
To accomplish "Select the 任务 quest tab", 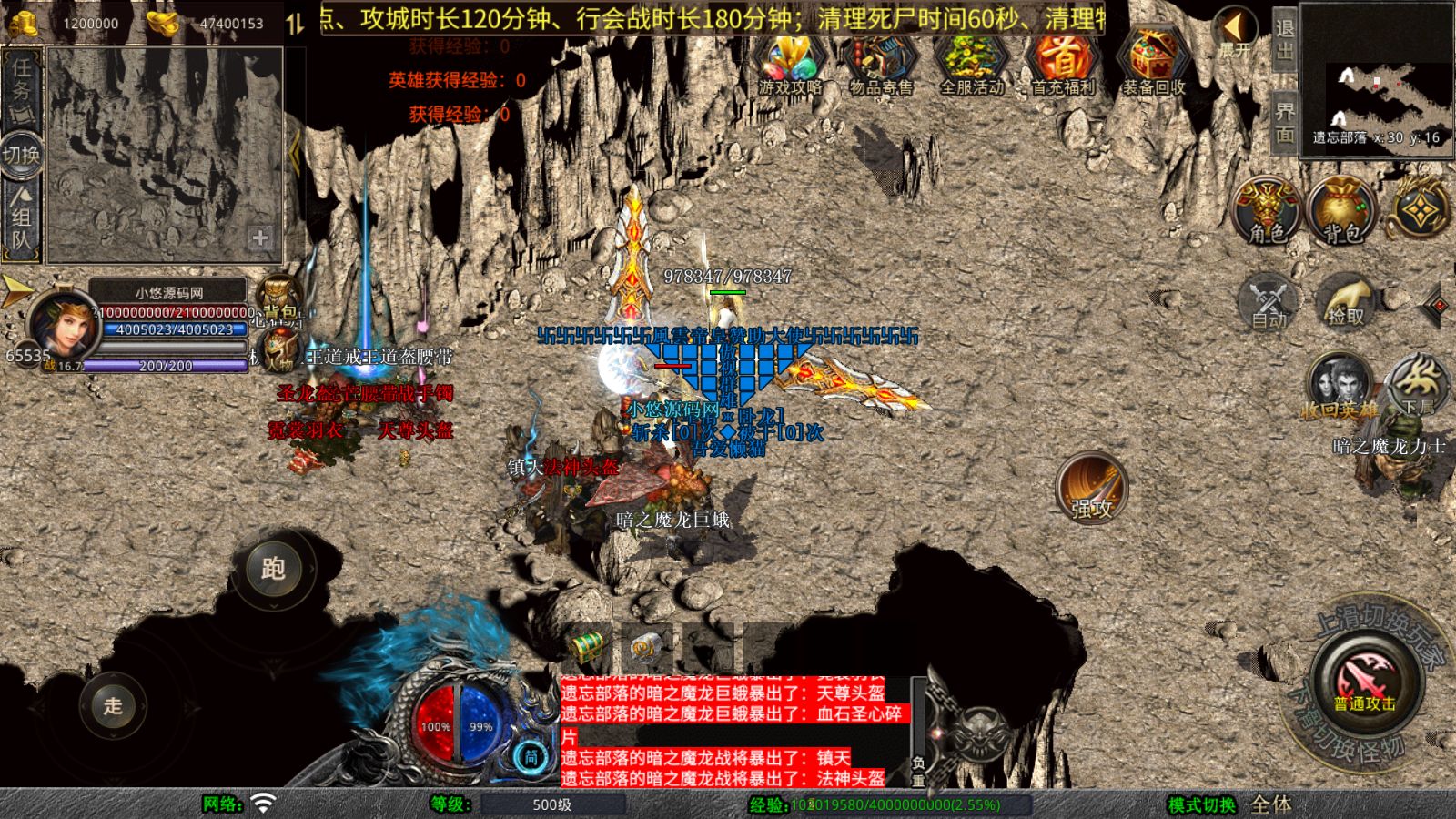I will [22, 88].
